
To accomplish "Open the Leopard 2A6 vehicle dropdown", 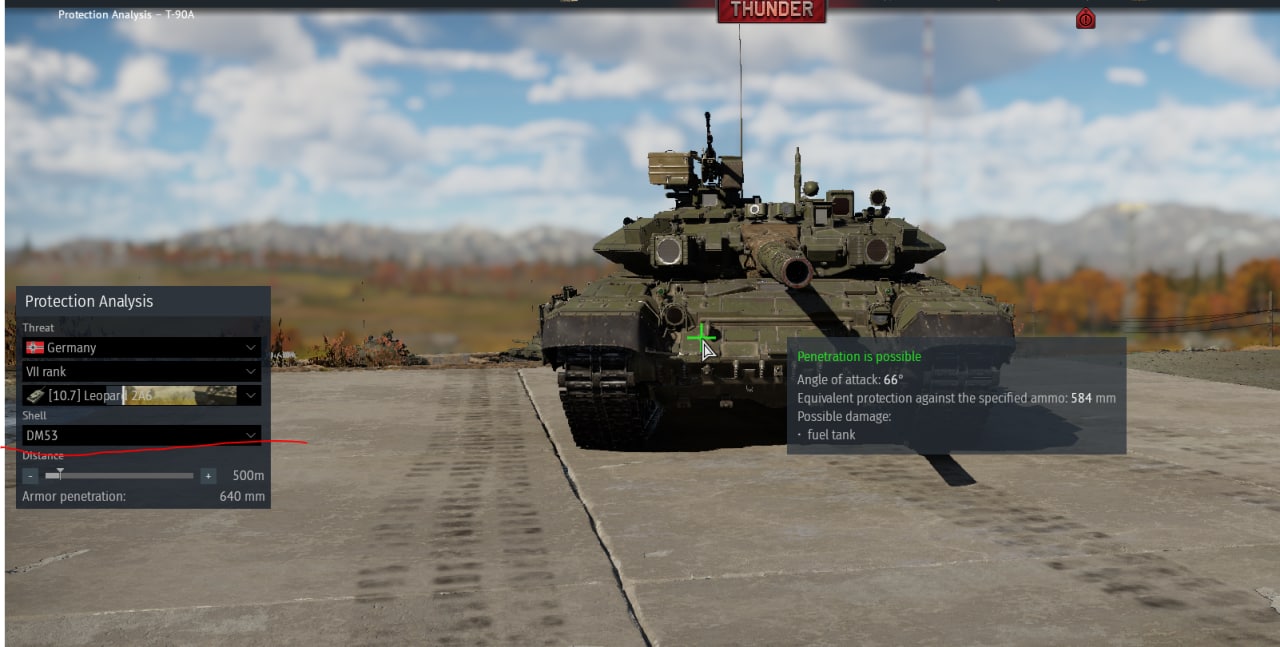I will pyautogui.click(x=141, y=395).
